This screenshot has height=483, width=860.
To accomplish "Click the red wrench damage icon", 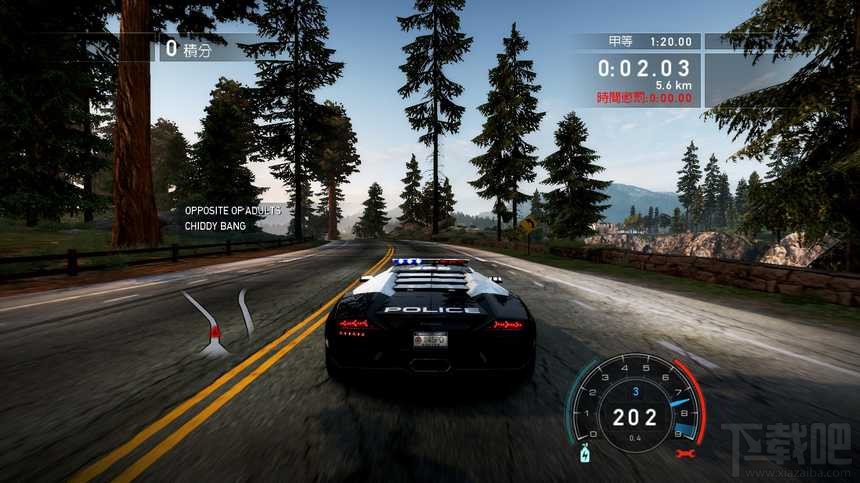I will [685, 453].
